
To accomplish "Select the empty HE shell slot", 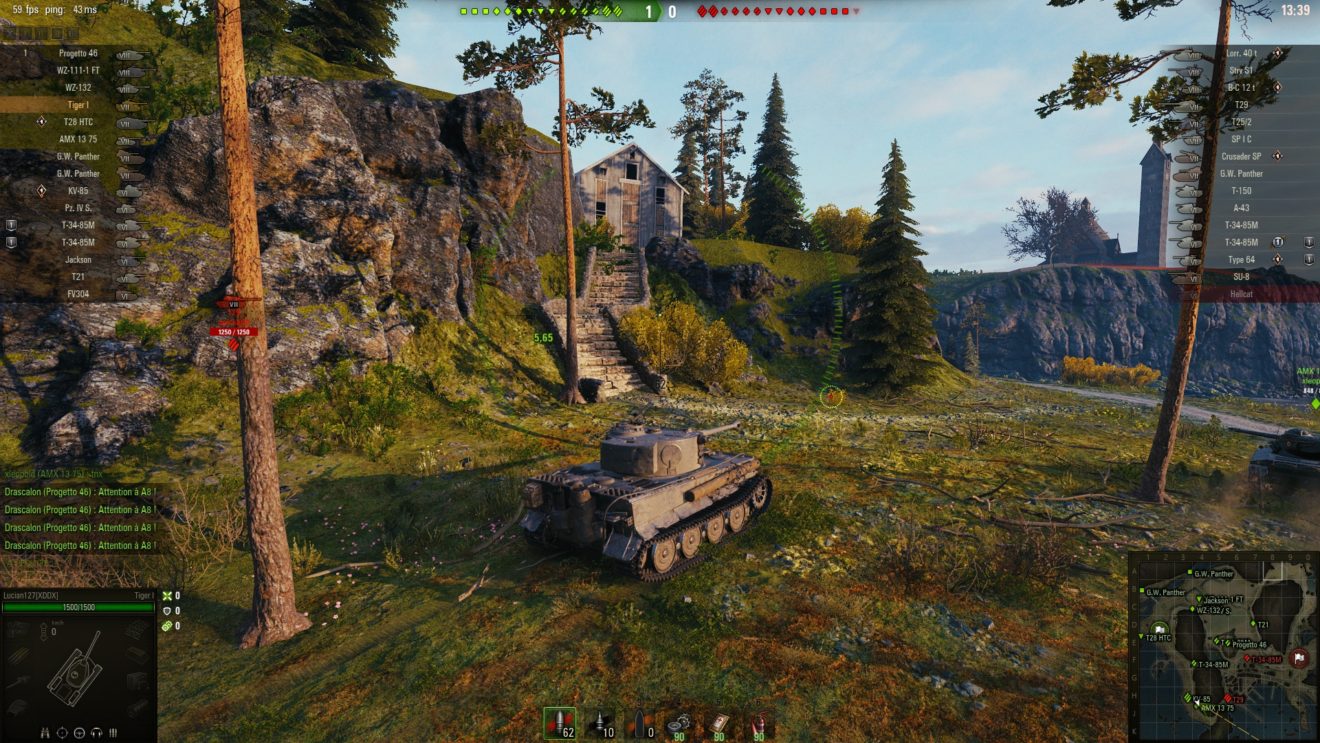I will pyautogui.click(x=640, y=722).
